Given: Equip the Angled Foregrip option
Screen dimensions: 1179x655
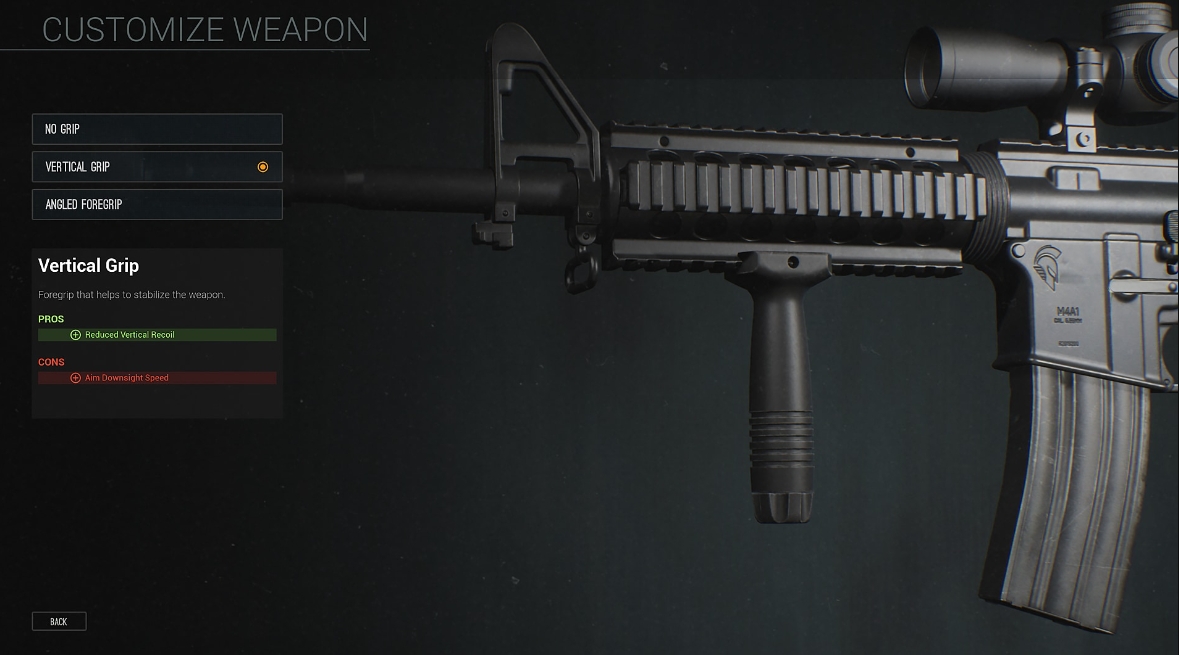Looking at the screenshot, I should [157, 204].
